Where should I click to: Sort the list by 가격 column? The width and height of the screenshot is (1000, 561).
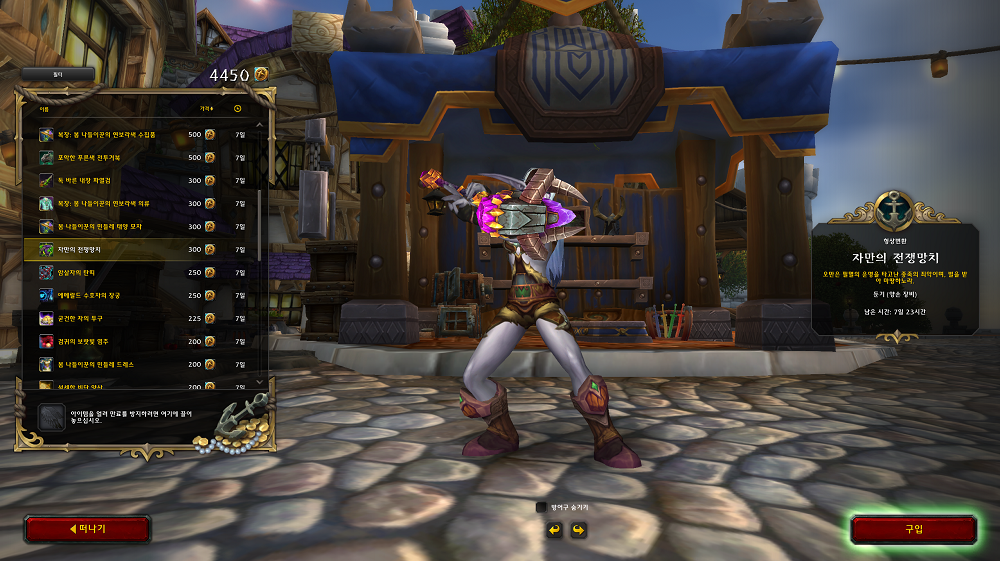206,108
